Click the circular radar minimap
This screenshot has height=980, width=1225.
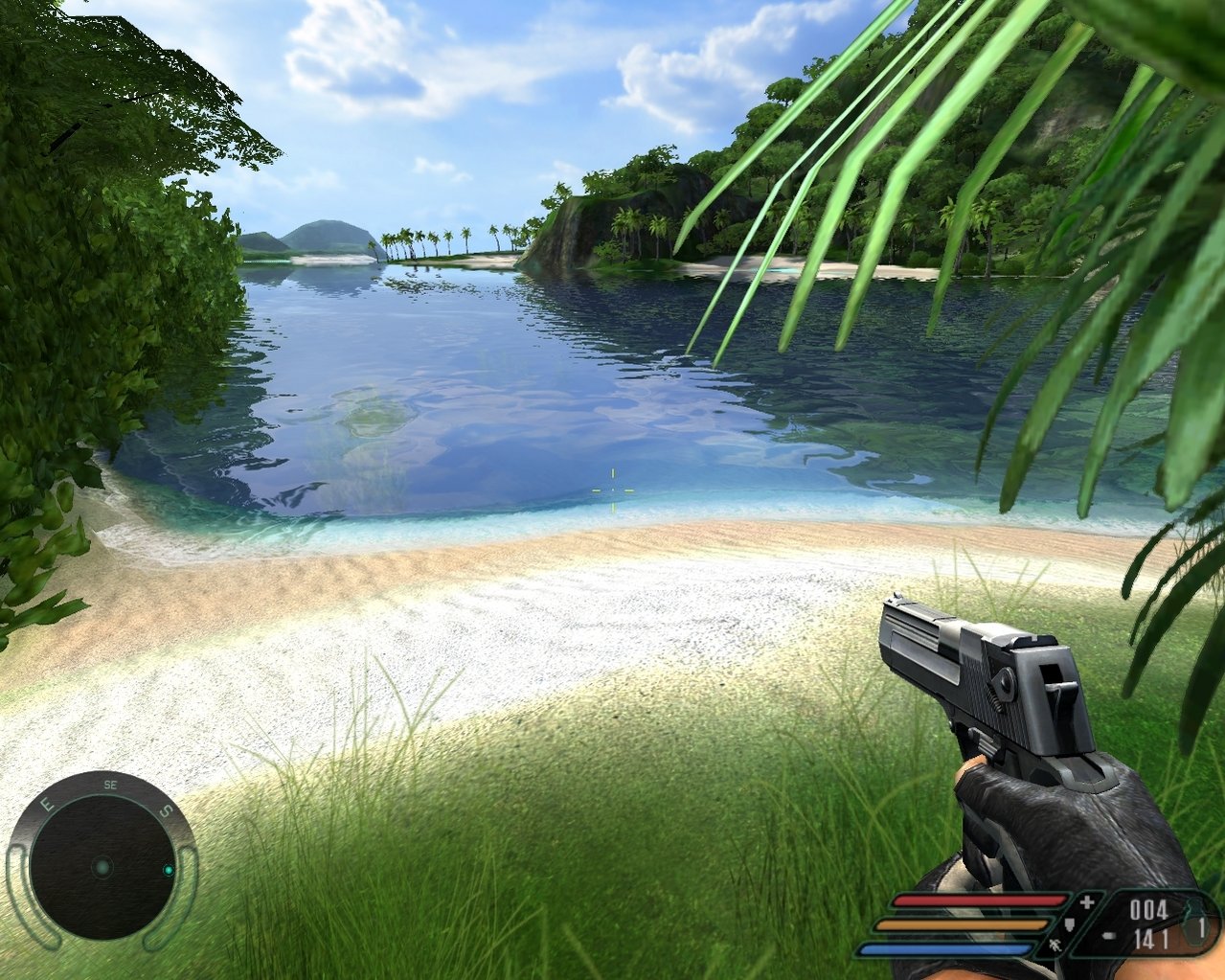point(102,868)
